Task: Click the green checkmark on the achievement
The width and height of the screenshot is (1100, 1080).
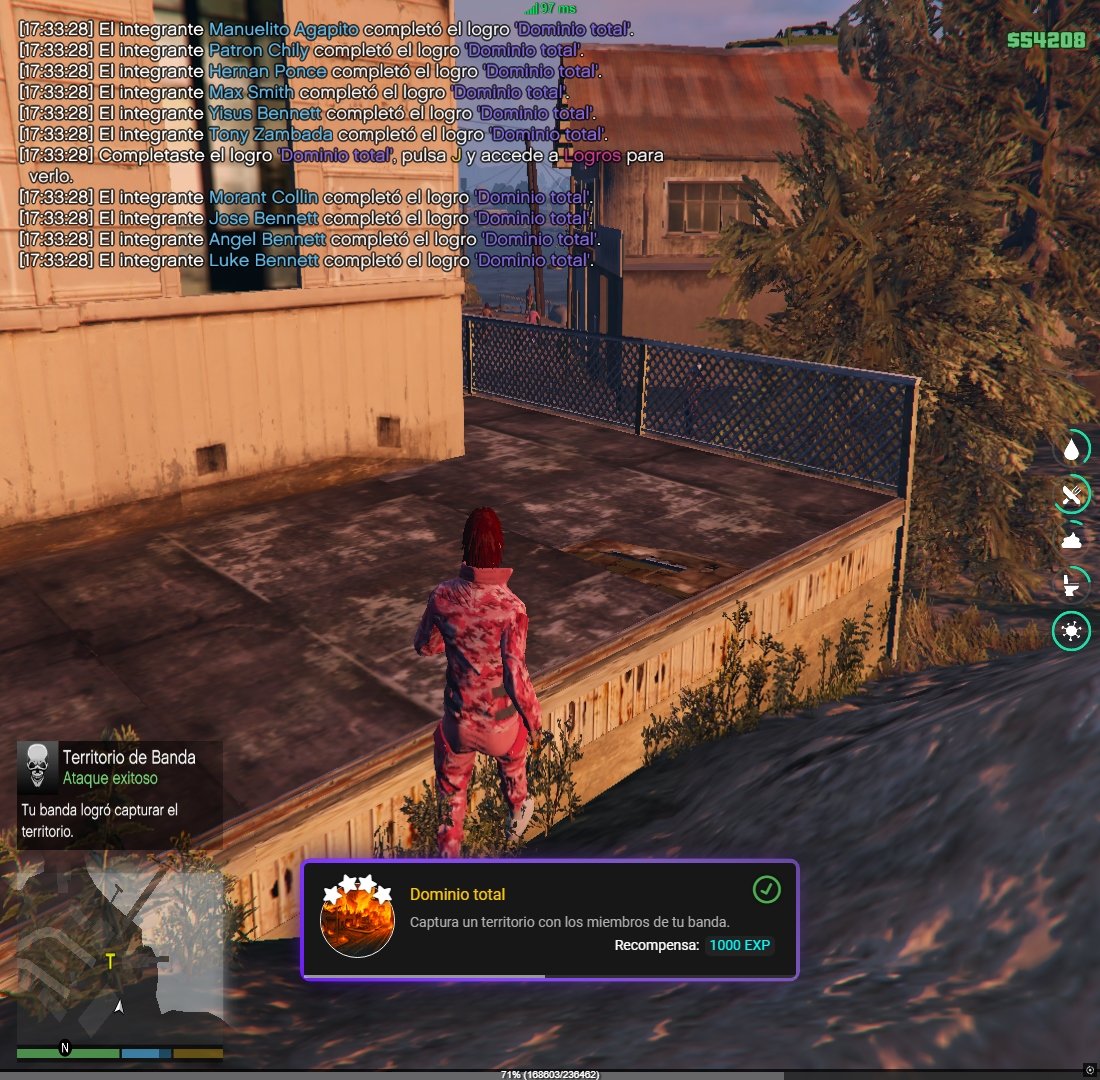Action: (x=766, y=889)
